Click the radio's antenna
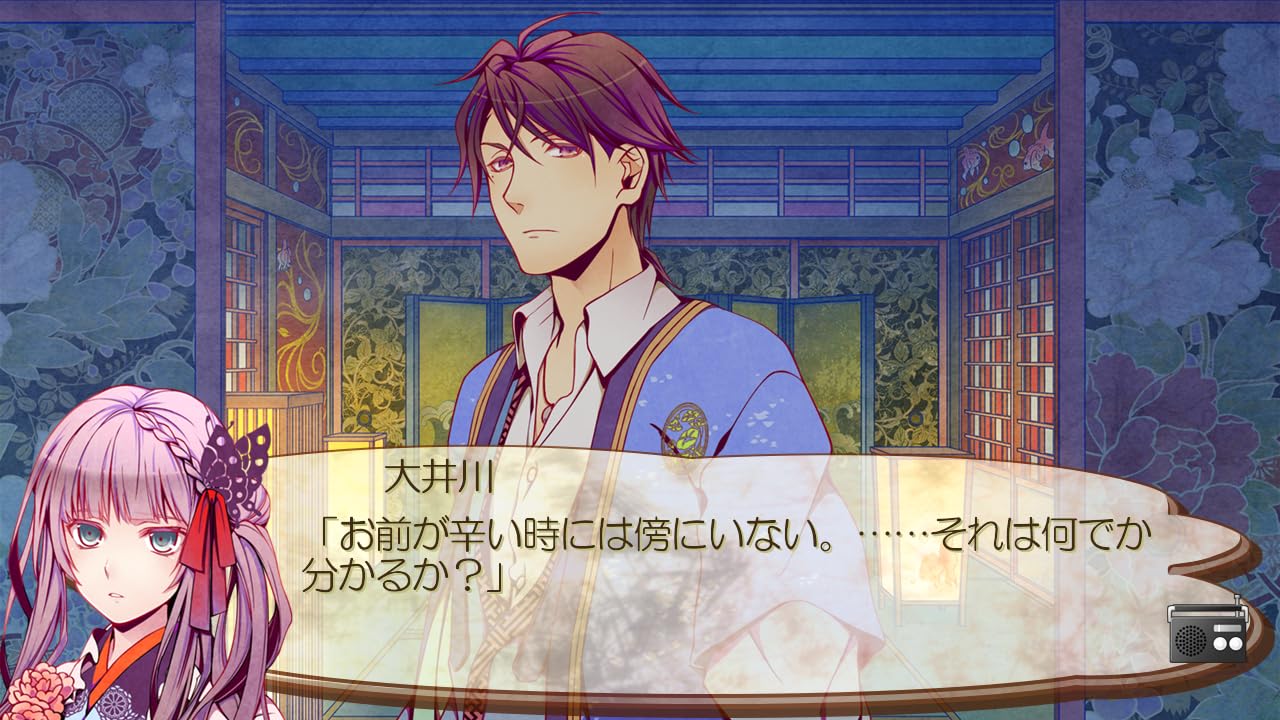Screen dimensions: 1280x720 pos(1237,598)
